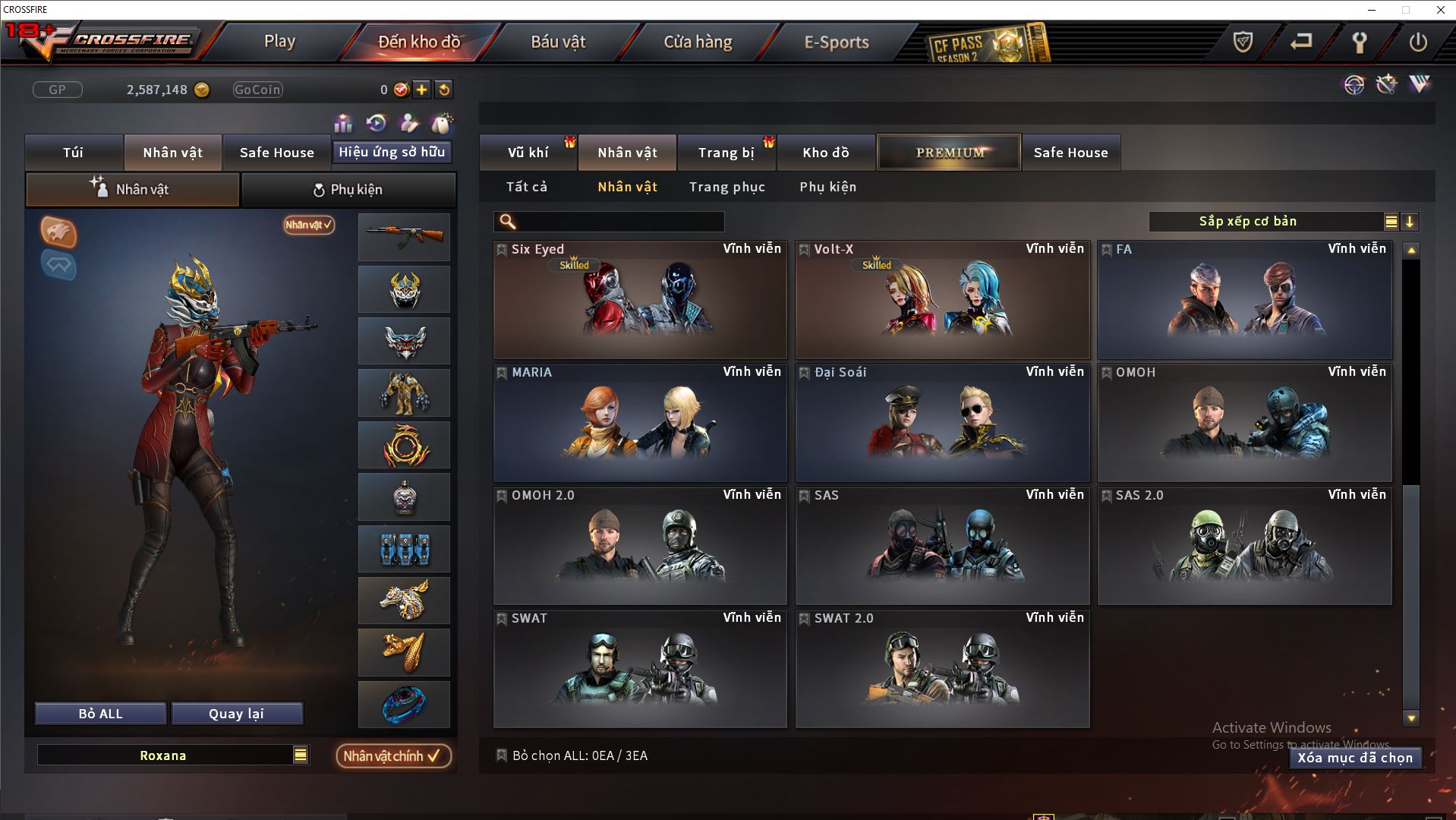Image resolution: width=1456 pixels, height=820 pixels.
Task: Open the Sắp xếp cơ bản sort dropdown
Action: (1390, 222)
